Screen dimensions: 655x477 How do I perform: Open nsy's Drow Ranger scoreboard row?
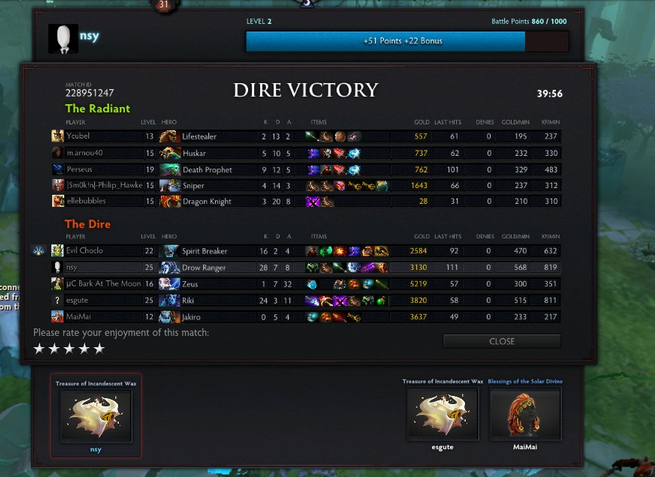coord(300,267)
